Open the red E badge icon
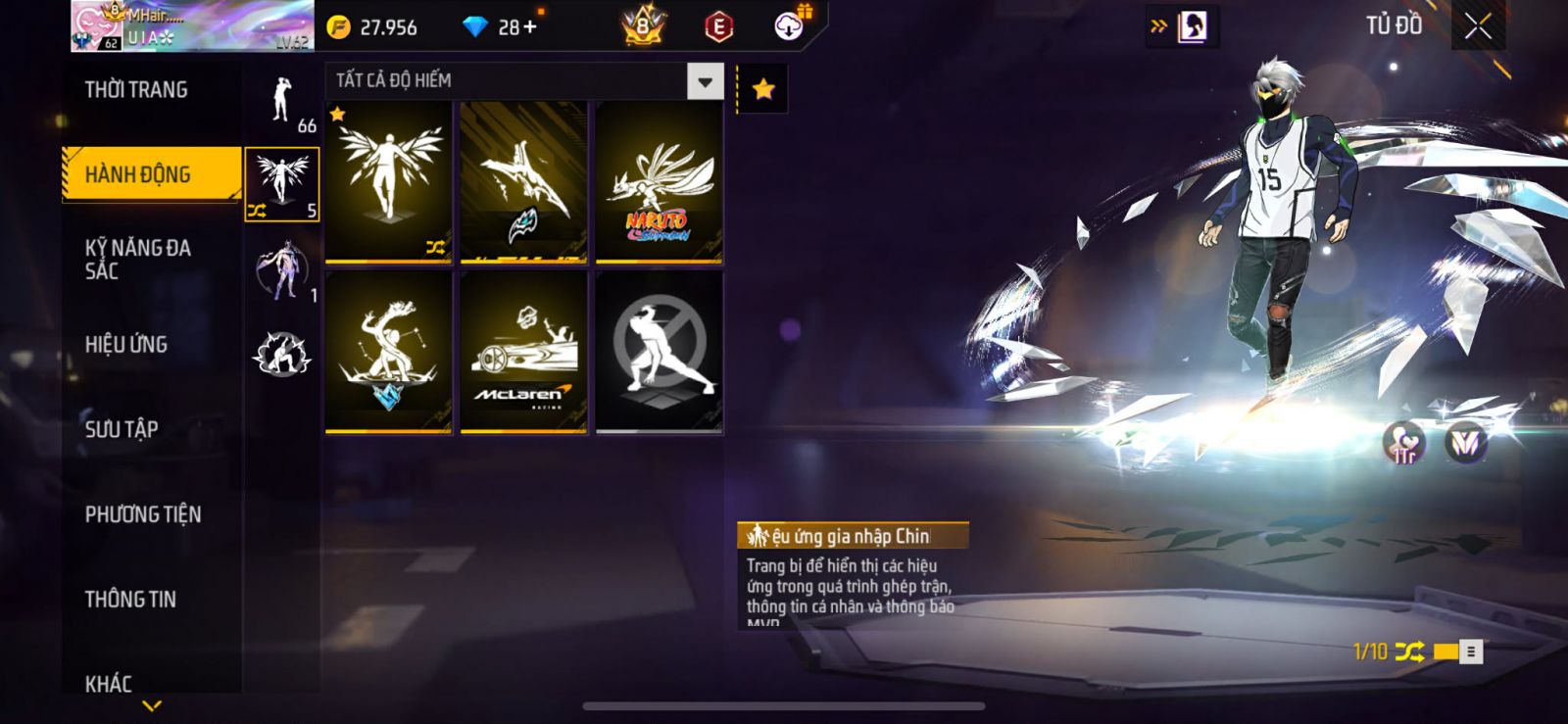 pos(718,27)
